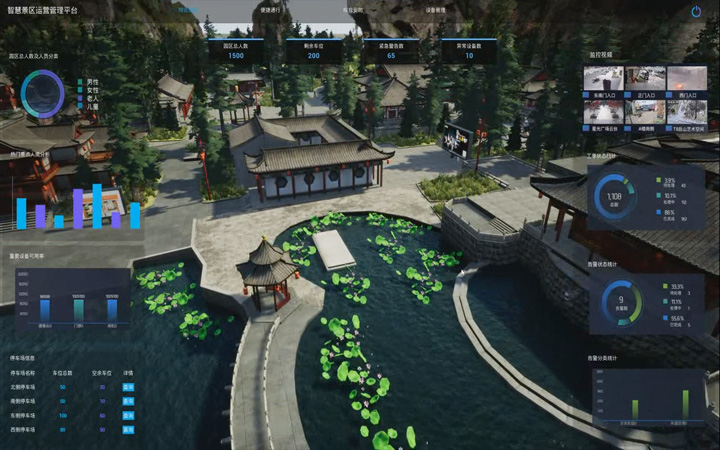This screenshot has height=450, width=720.
Task: Open the 星光广场云台 camera thumbnail
Action: (603, 112)
